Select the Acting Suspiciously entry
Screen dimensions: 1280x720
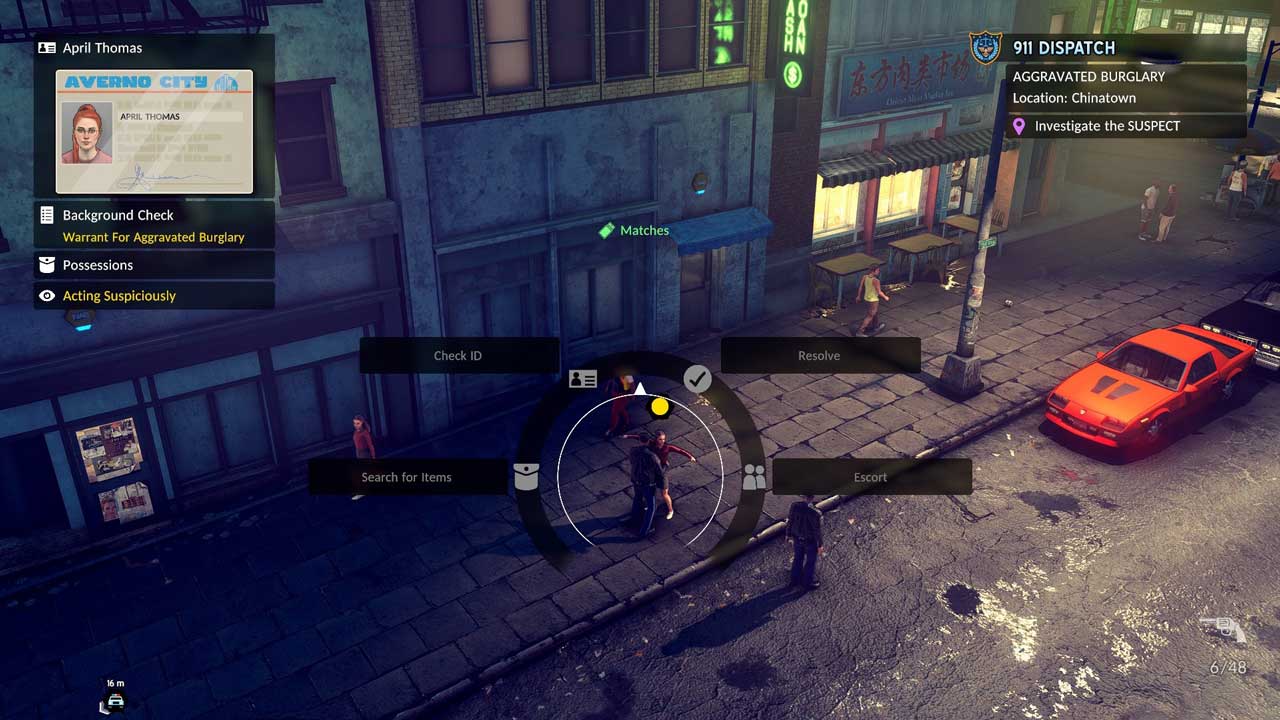[x=154, y=296]
